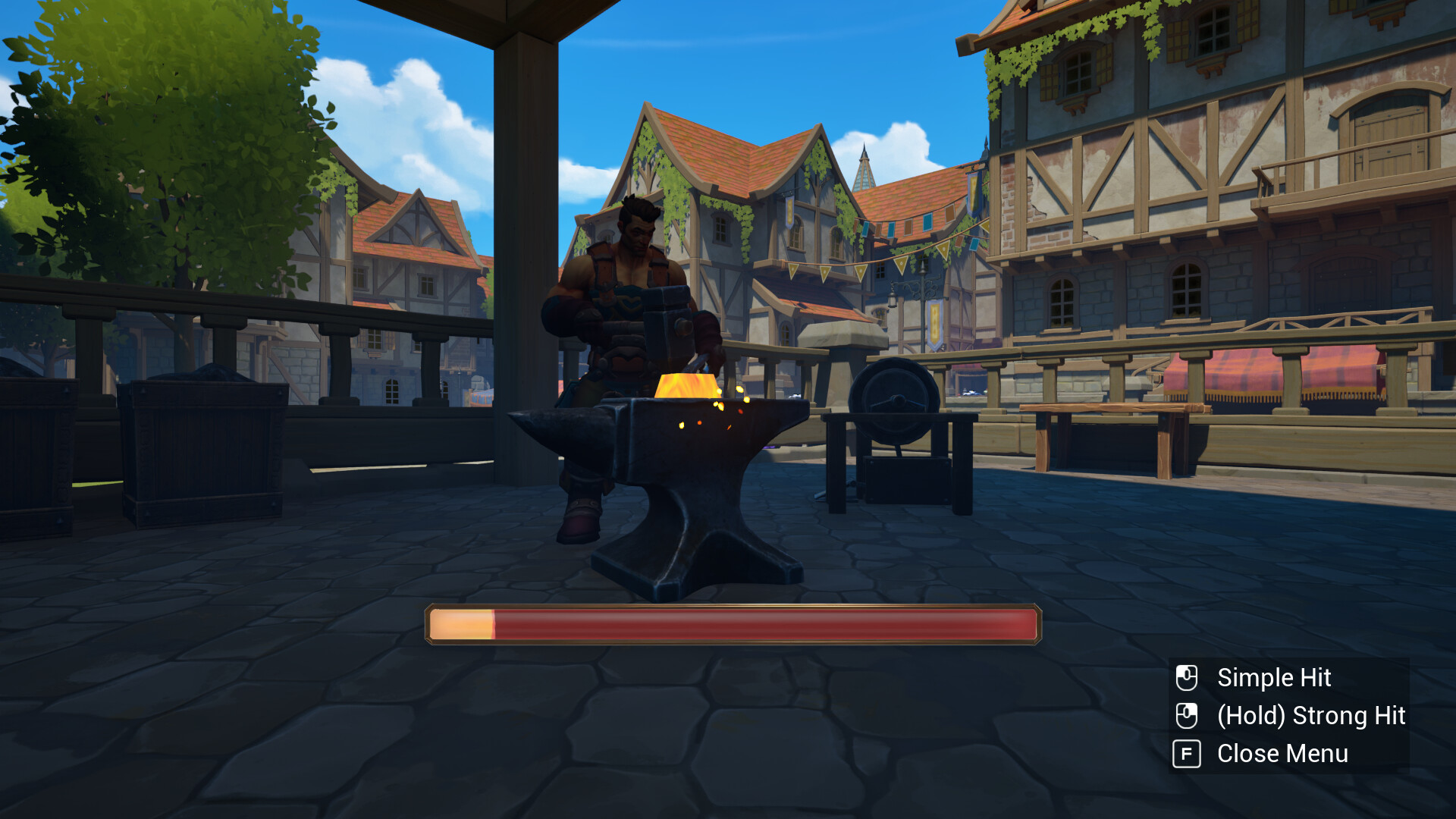
Task: Click the filled portion of the heat bar
Action: point(463,623)
